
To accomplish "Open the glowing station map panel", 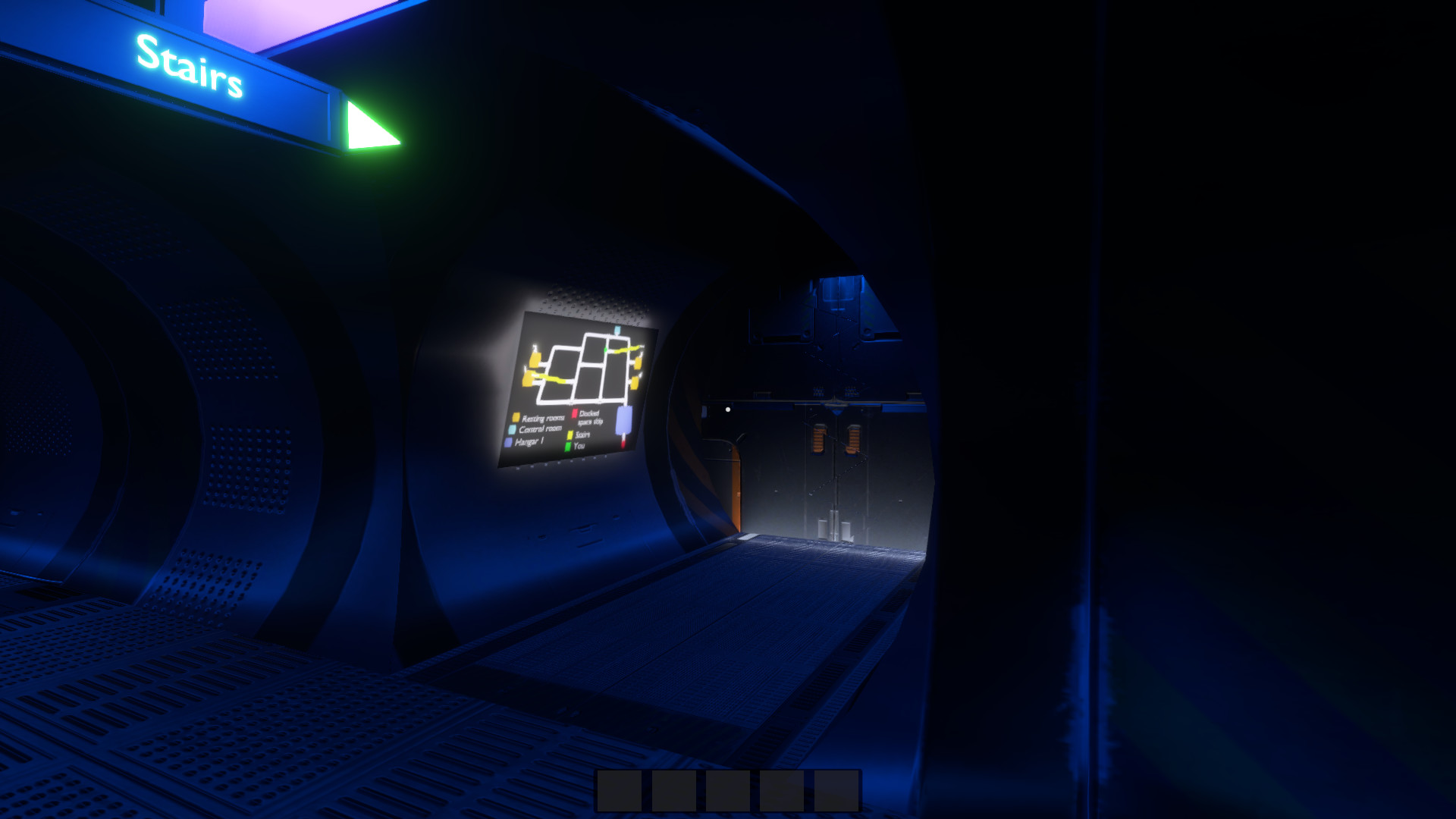I will 580,391.
